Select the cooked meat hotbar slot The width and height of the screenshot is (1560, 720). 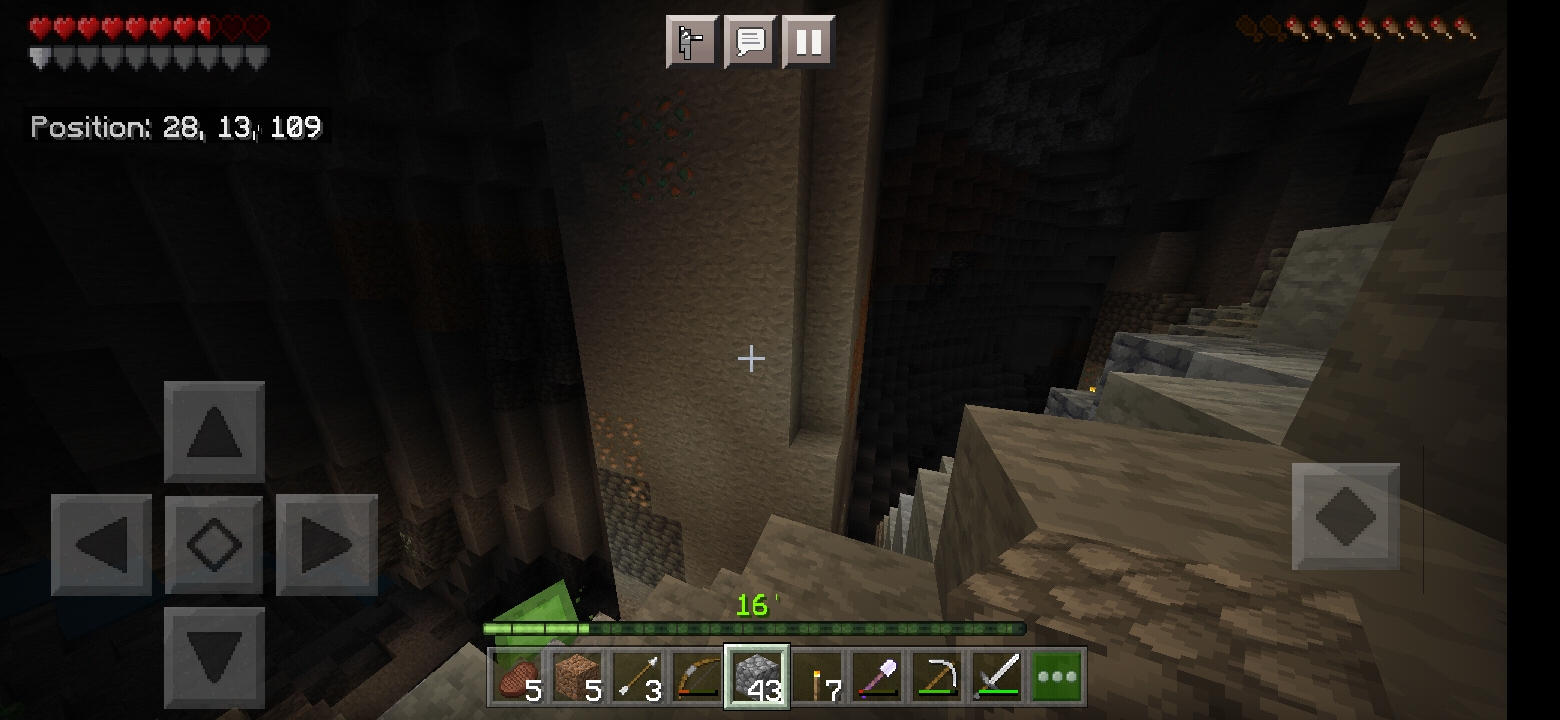point(518,677)
